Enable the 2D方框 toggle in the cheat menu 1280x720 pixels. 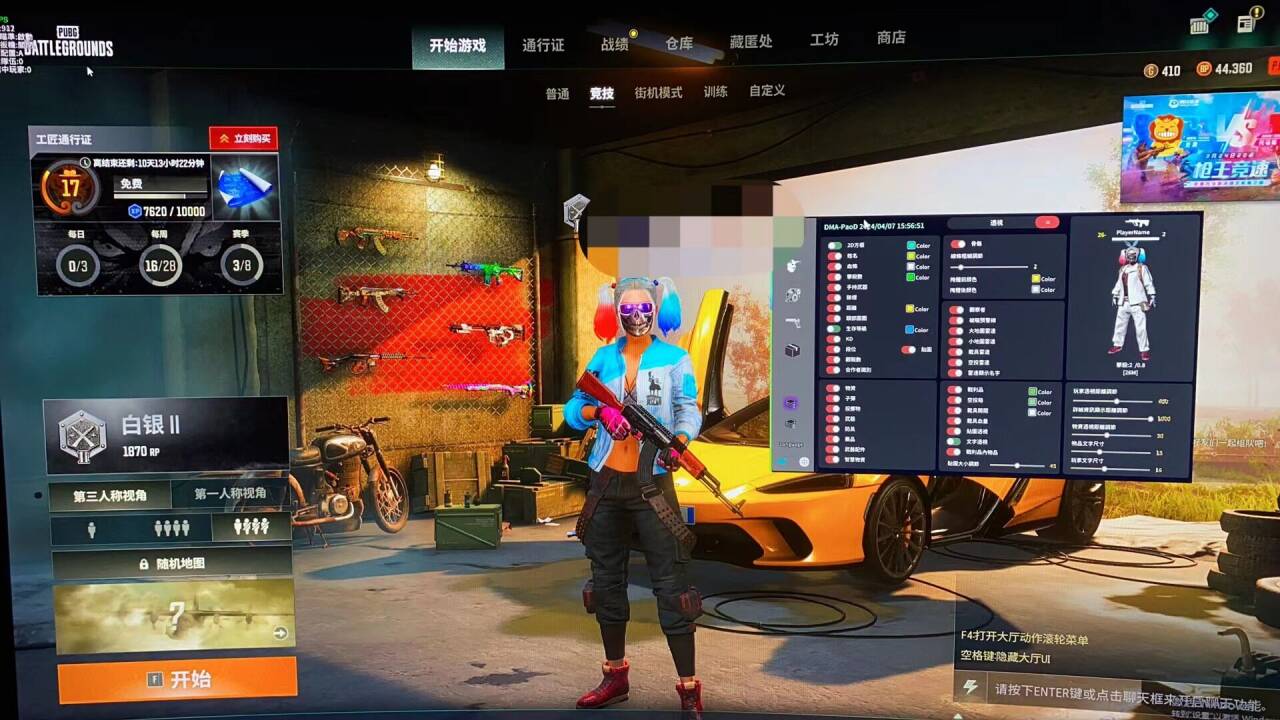click(833, 244)
